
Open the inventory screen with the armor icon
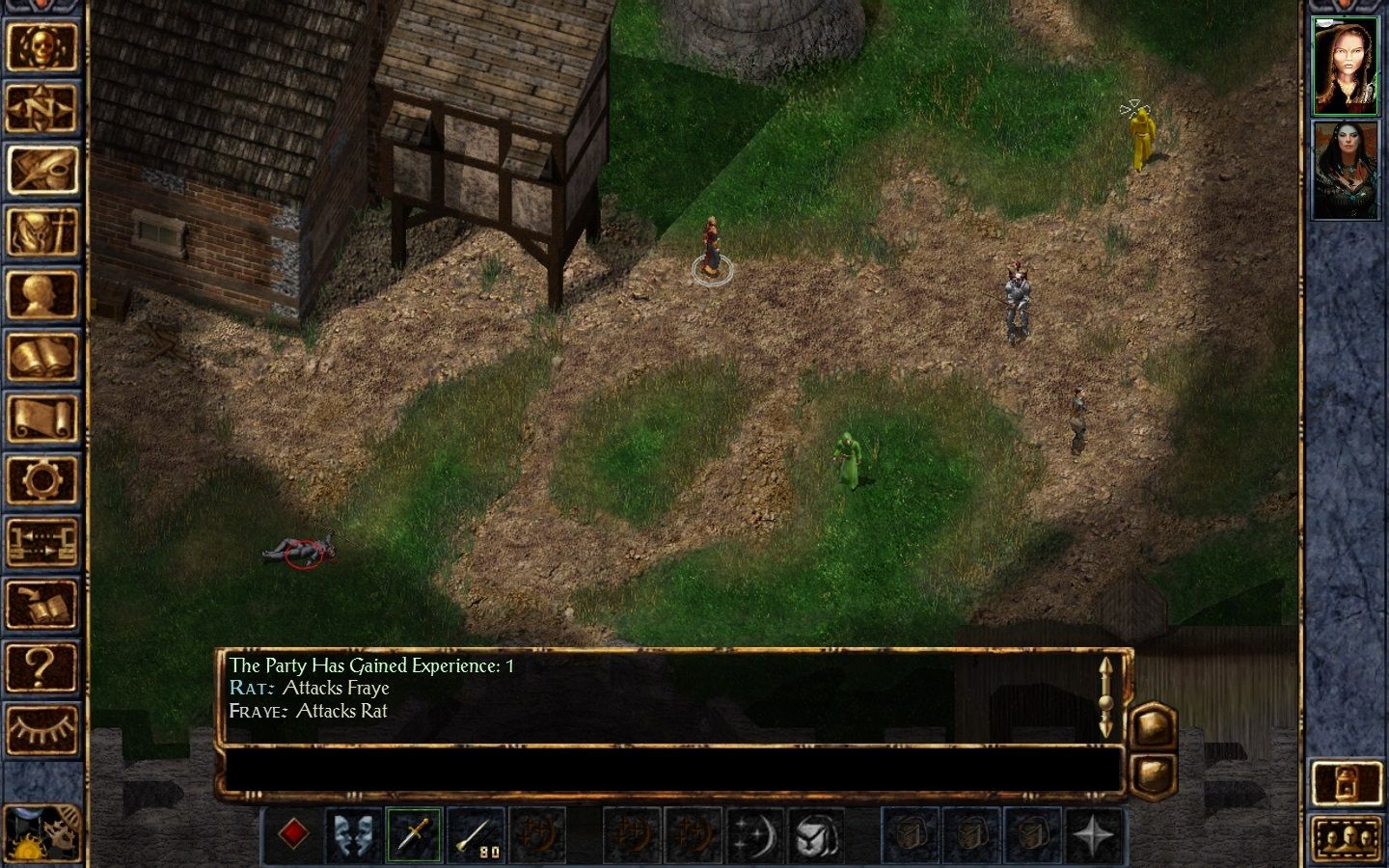pos(41,232)
